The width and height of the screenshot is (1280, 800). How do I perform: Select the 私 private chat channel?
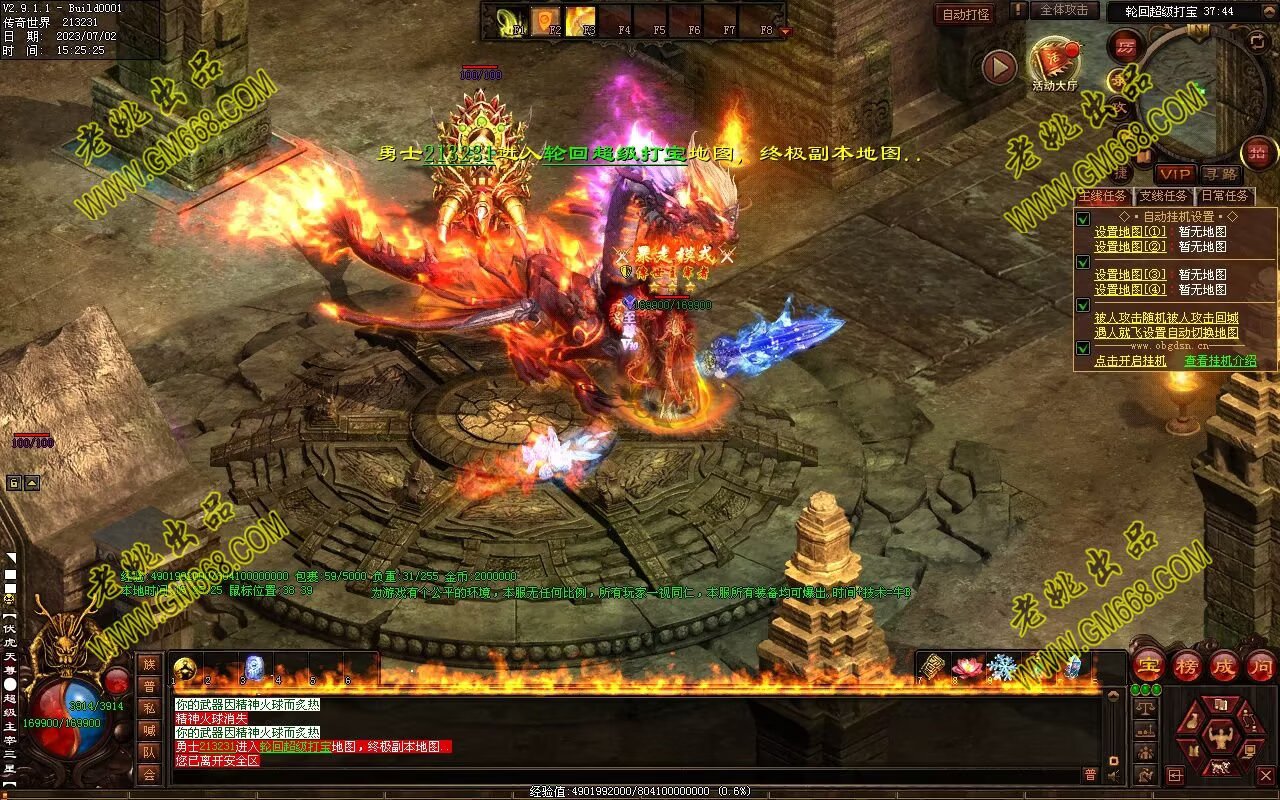[149, 708]
